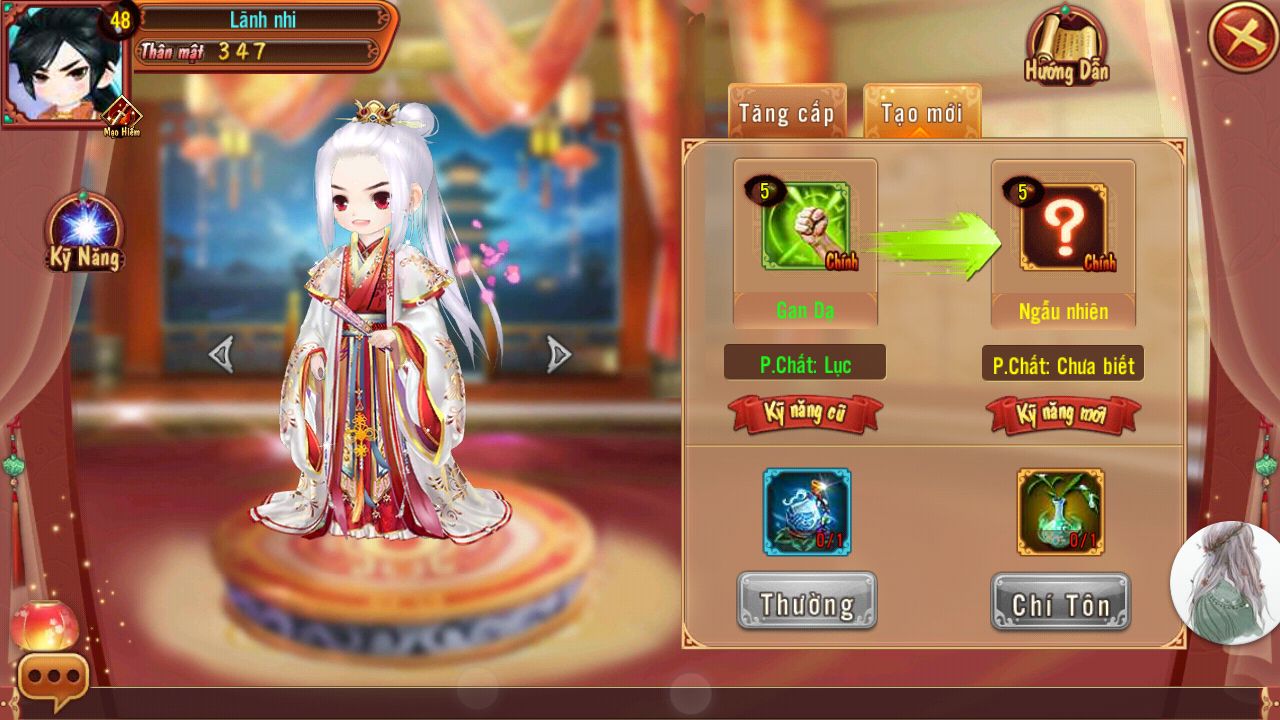This screenshot has width=1280, height=720.
Task: Open the chat speech bubble
Action: point(53,677)
